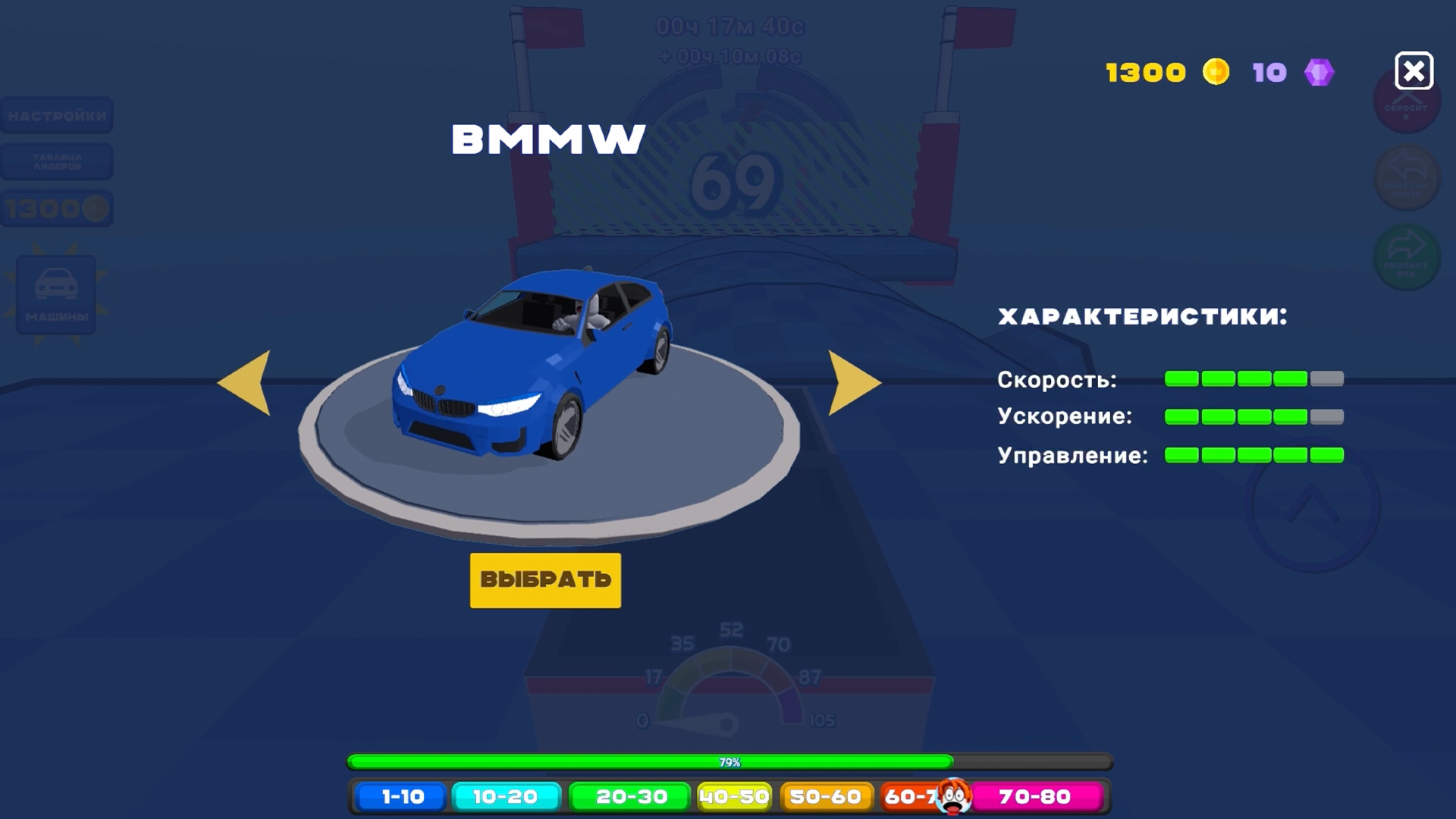Open the МАШИНЫ car garage icon

coord(57,296)
